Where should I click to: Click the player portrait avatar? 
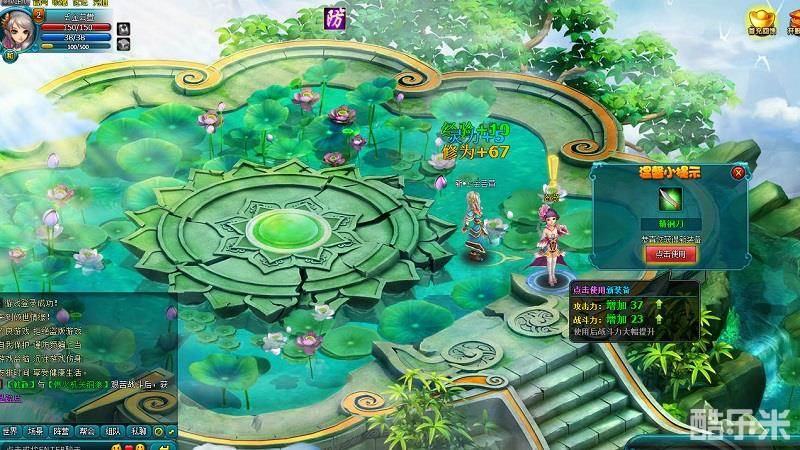pos(17,27)
